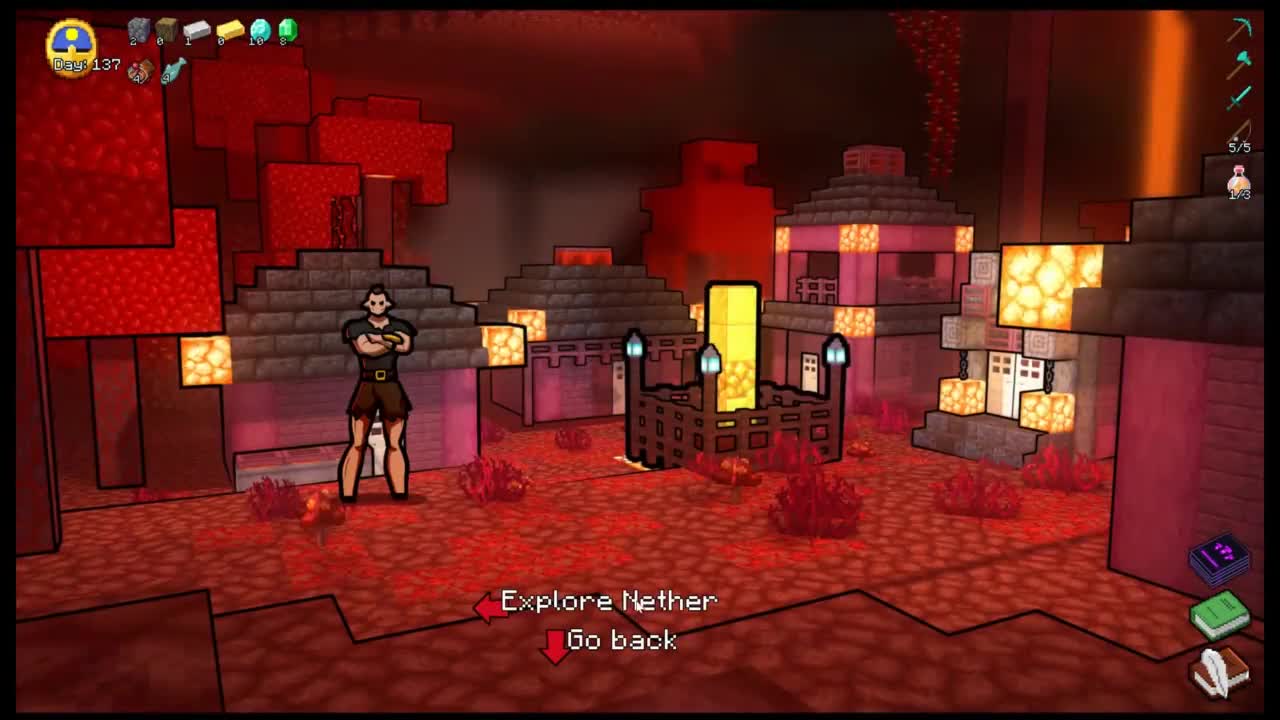1280x720 pixels.
Task: Select the fishing rod icon
Action: 1240,132
